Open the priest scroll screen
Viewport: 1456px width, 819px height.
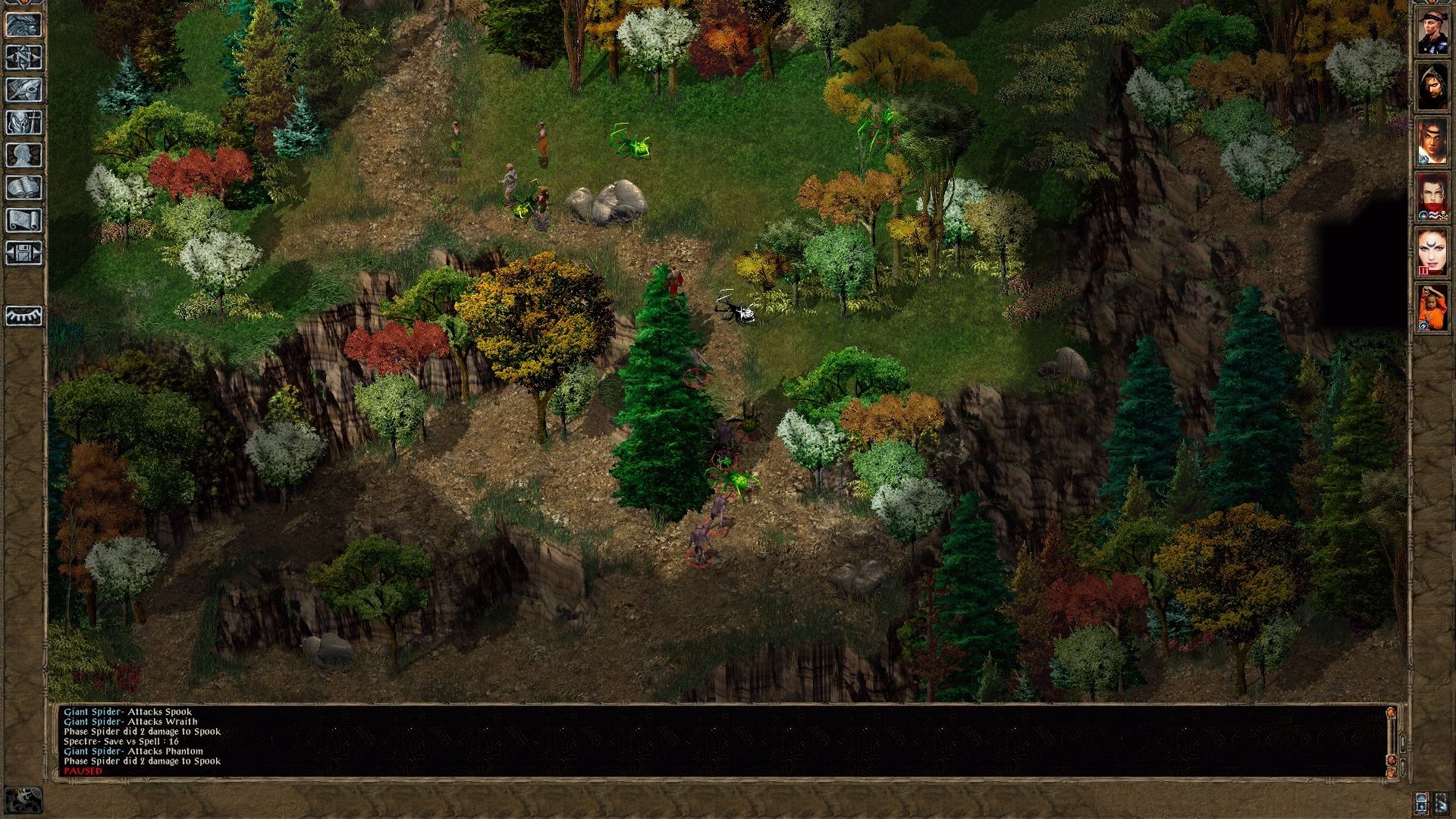coord(24,220)
